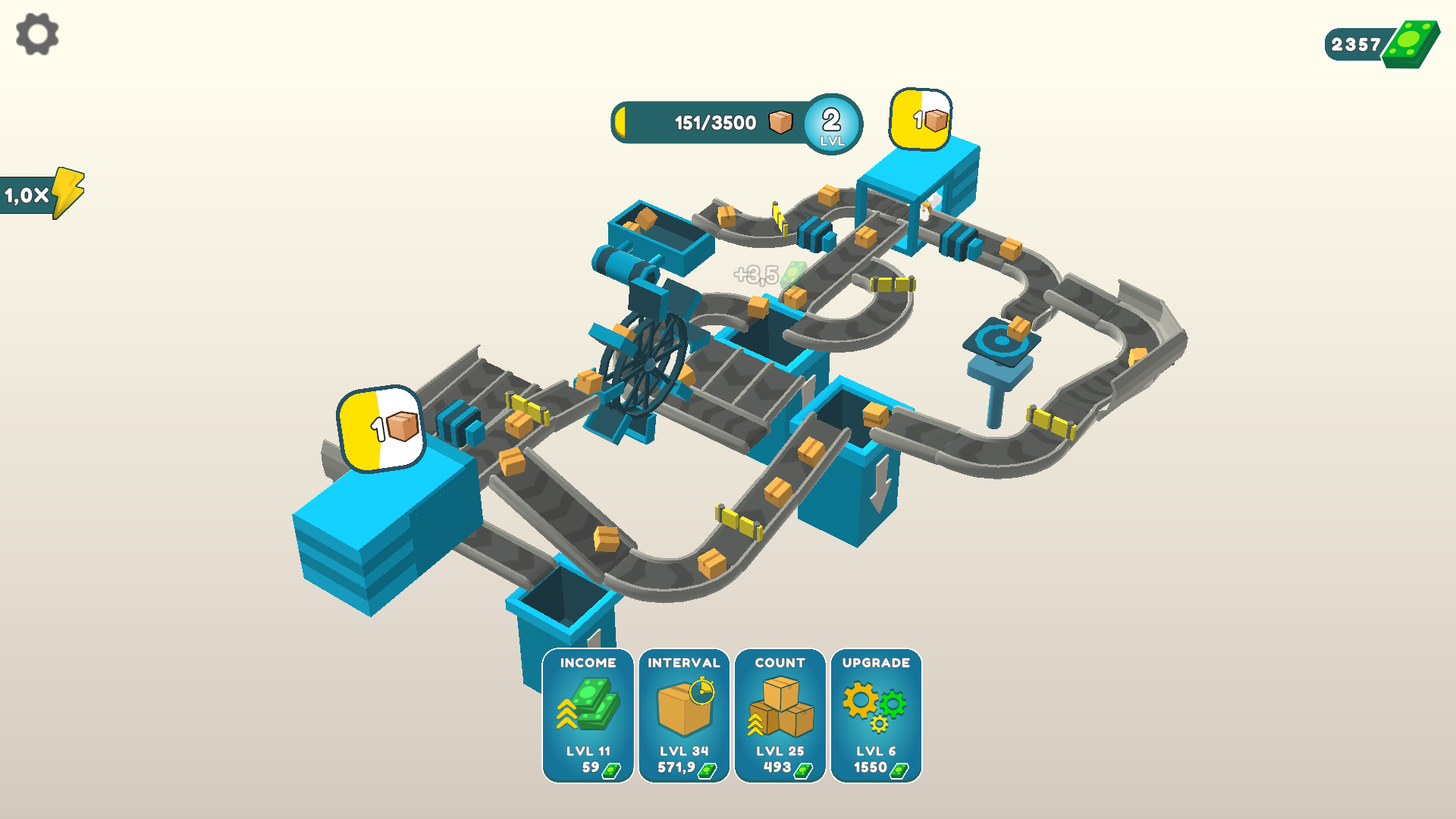Switch to the COUNT tab card
The width and height of the screenshot is (1456, 819).
[780, 717]
